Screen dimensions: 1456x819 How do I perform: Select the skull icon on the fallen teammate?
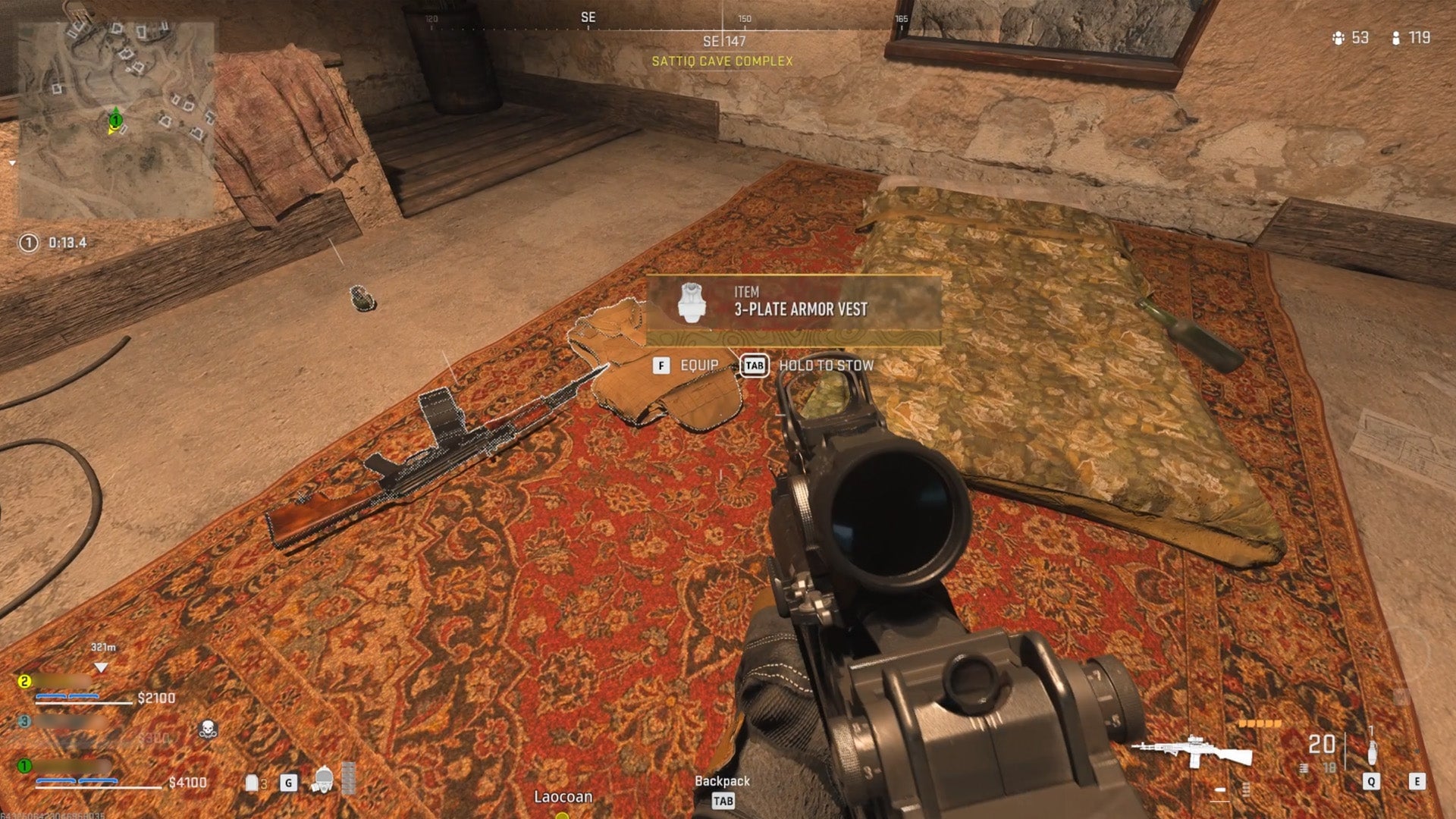[207, 729]
